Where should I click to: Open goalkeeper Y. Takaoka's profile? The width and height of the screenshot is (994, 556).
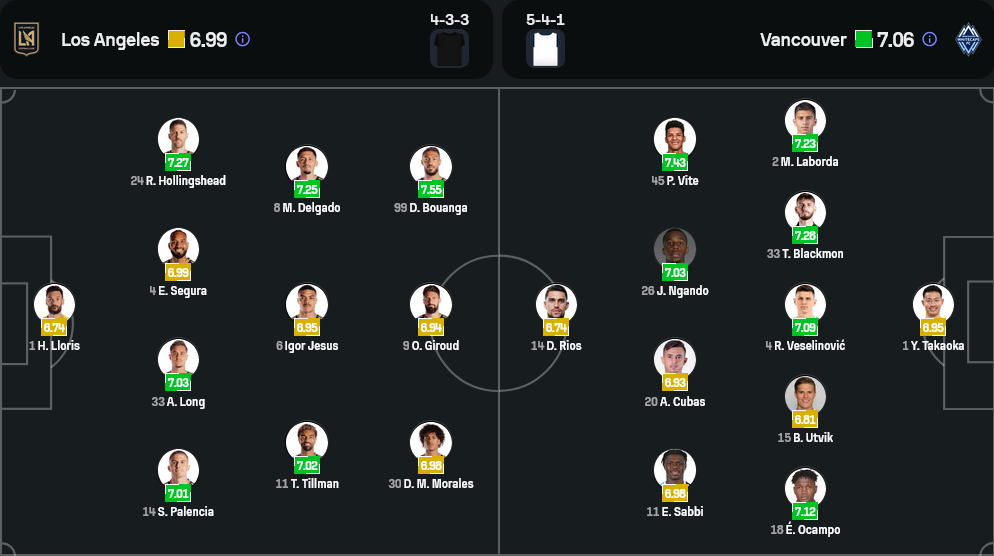(x=933, y=305)
